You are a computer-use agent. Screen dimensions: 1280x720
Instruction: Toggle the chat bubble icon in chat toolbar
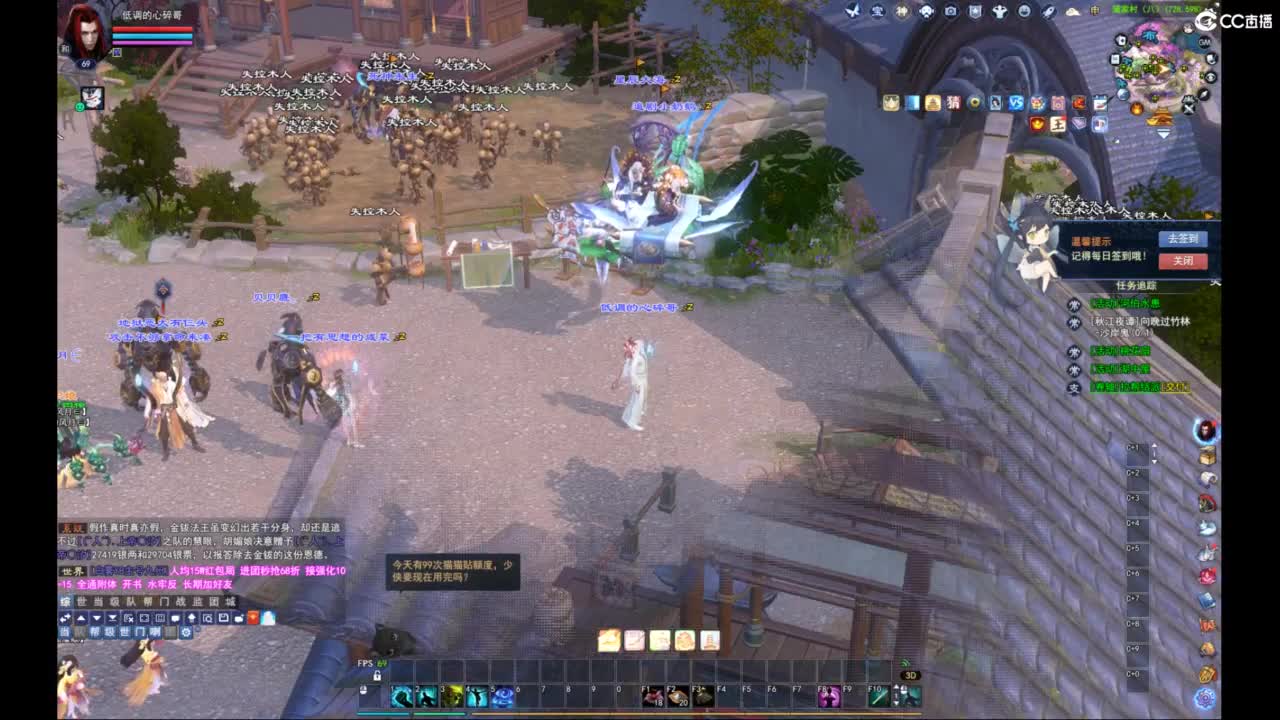(x=174, y=618)
